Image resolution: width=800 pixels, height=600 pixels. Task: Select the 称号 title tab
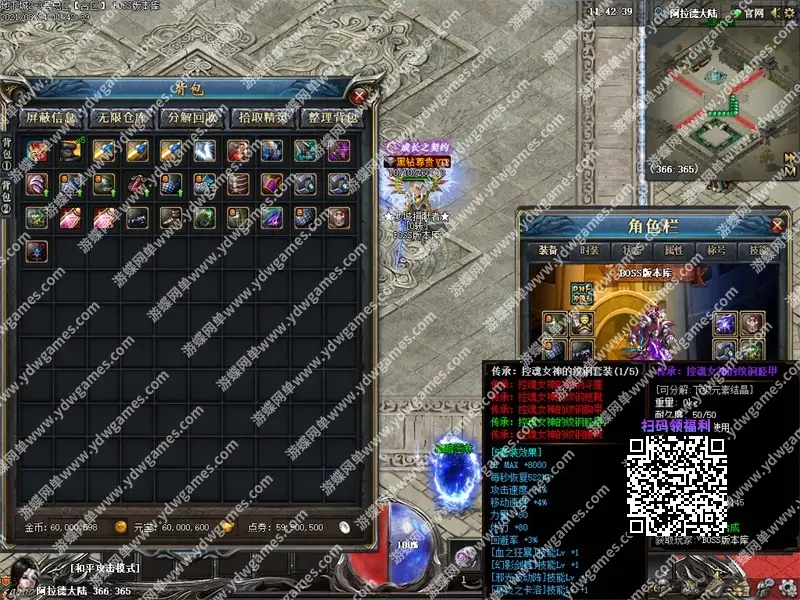716,251
